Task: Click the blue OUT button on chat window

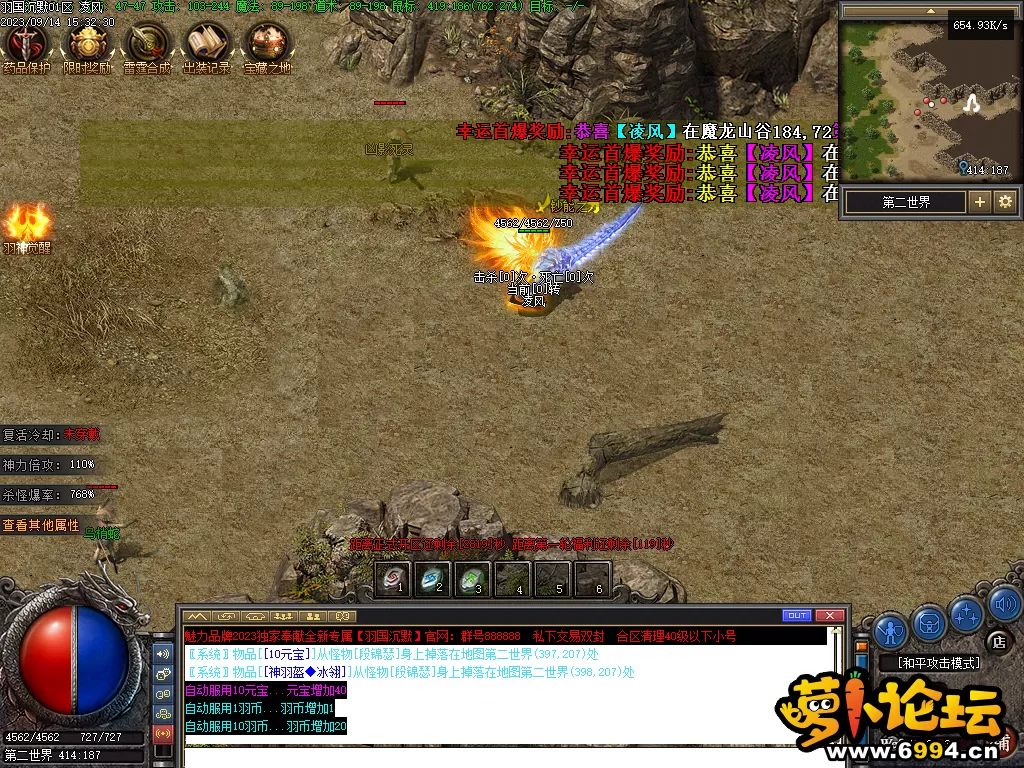Action: 797,615
